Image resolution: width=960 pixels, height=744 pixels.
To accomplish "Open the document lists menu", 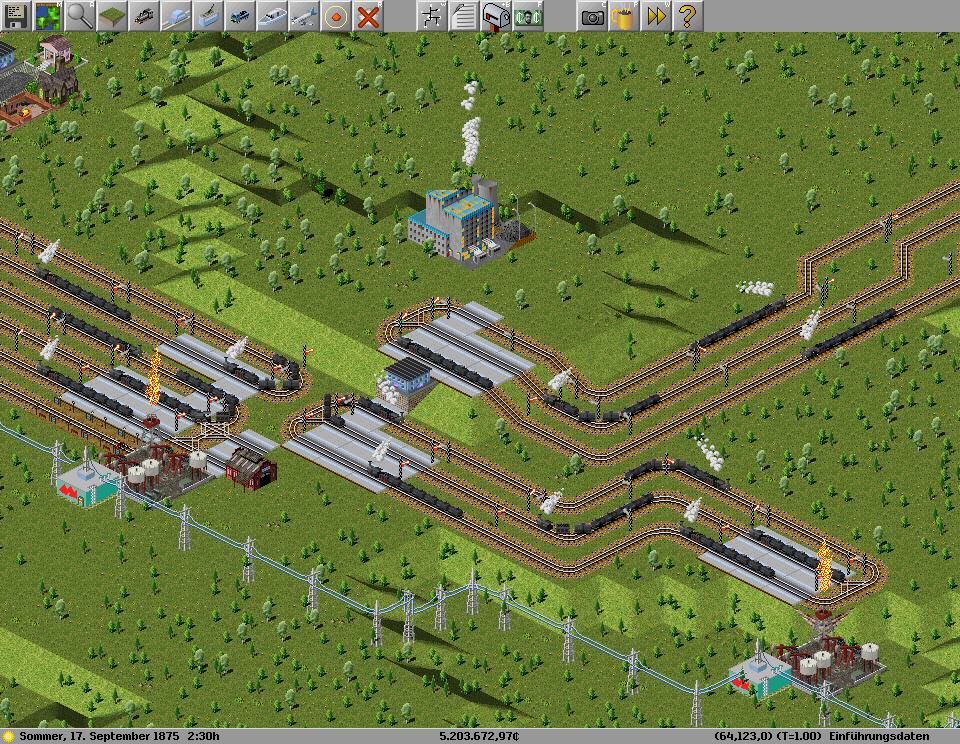I will [464, 16].
